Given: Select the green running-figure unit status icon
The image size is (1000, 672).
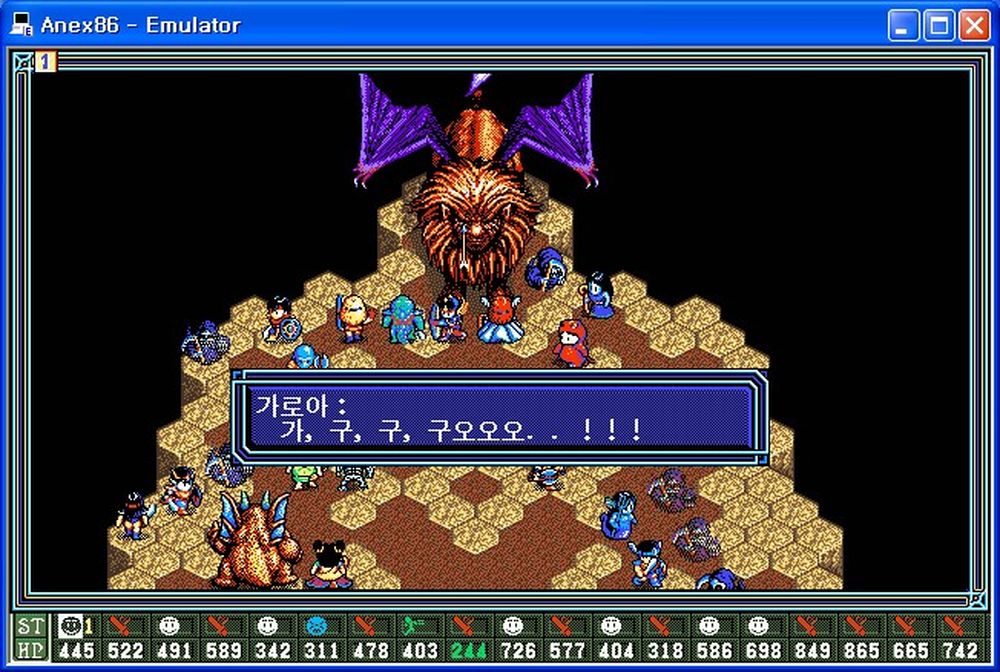Looking at the screenshot, I should tap(415, 626).
